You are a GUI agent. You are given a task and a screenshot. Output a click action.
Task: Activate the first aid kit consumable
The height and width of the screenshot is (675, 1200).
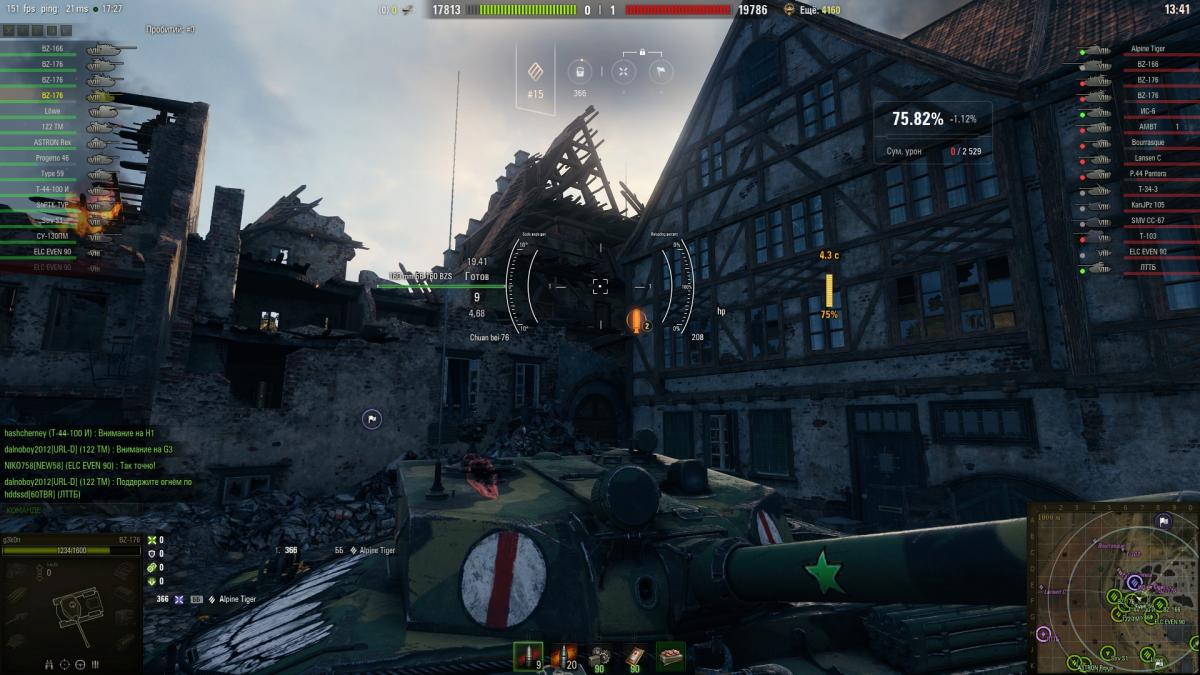tap(634, 656)
